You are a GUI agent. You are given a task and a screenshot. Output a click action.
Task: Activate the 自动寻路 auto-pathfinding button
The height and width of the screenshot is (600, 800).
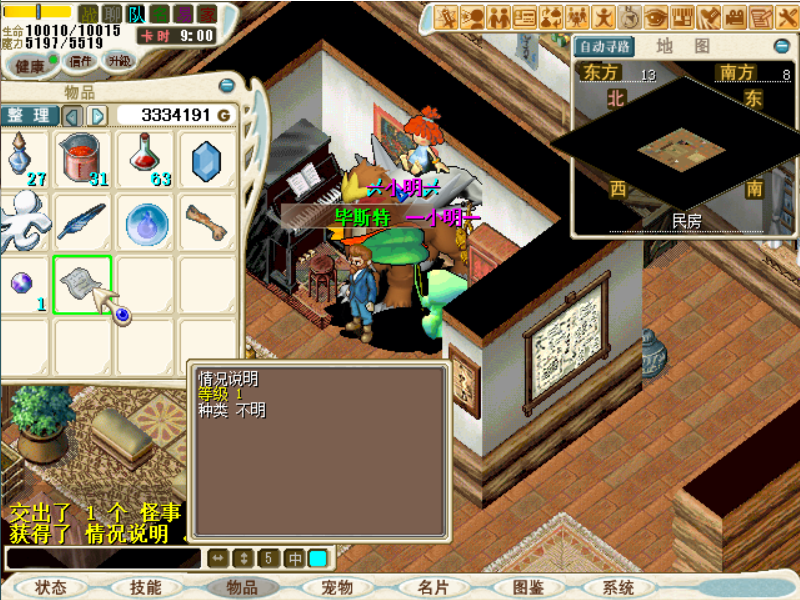(605, 46)
